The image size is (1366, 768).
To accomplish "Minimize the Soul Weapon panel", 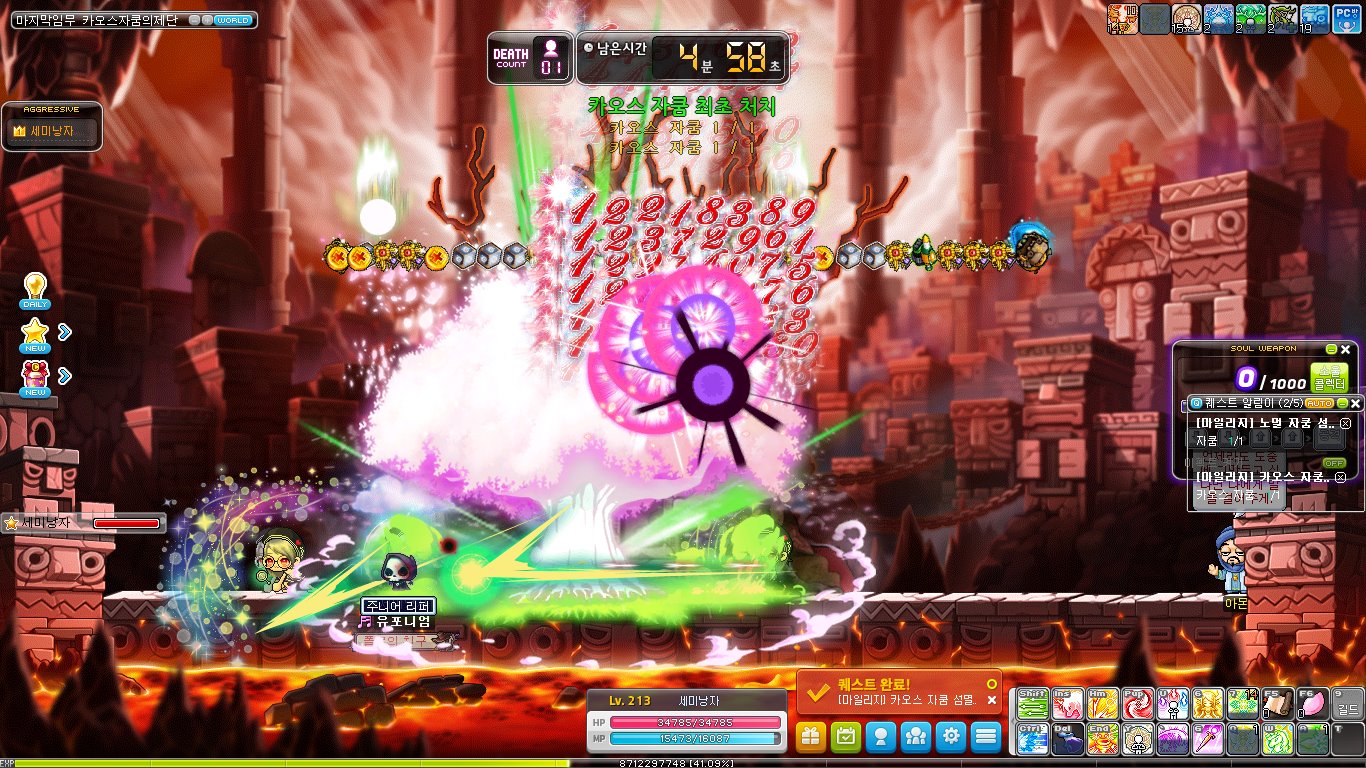I will 1331,349.
